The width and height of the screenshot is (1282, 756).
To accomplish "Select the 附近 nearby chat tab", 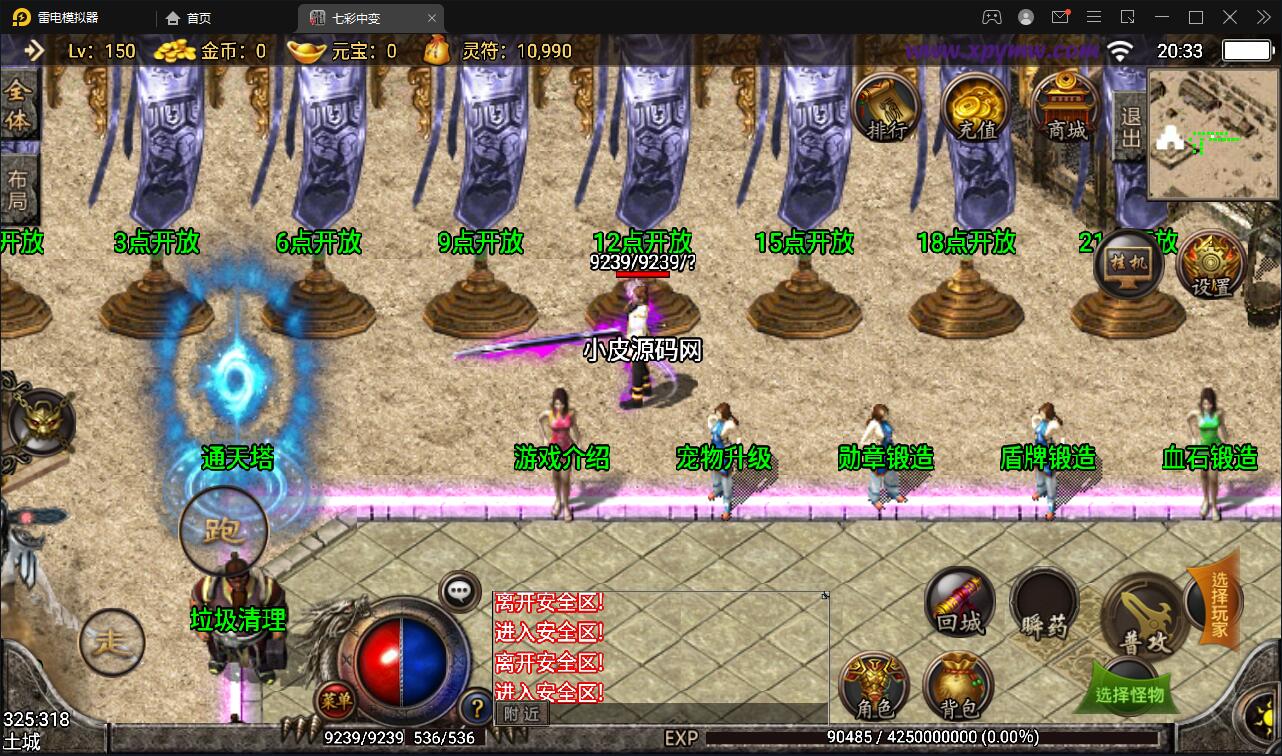I will tap(521, 713).
